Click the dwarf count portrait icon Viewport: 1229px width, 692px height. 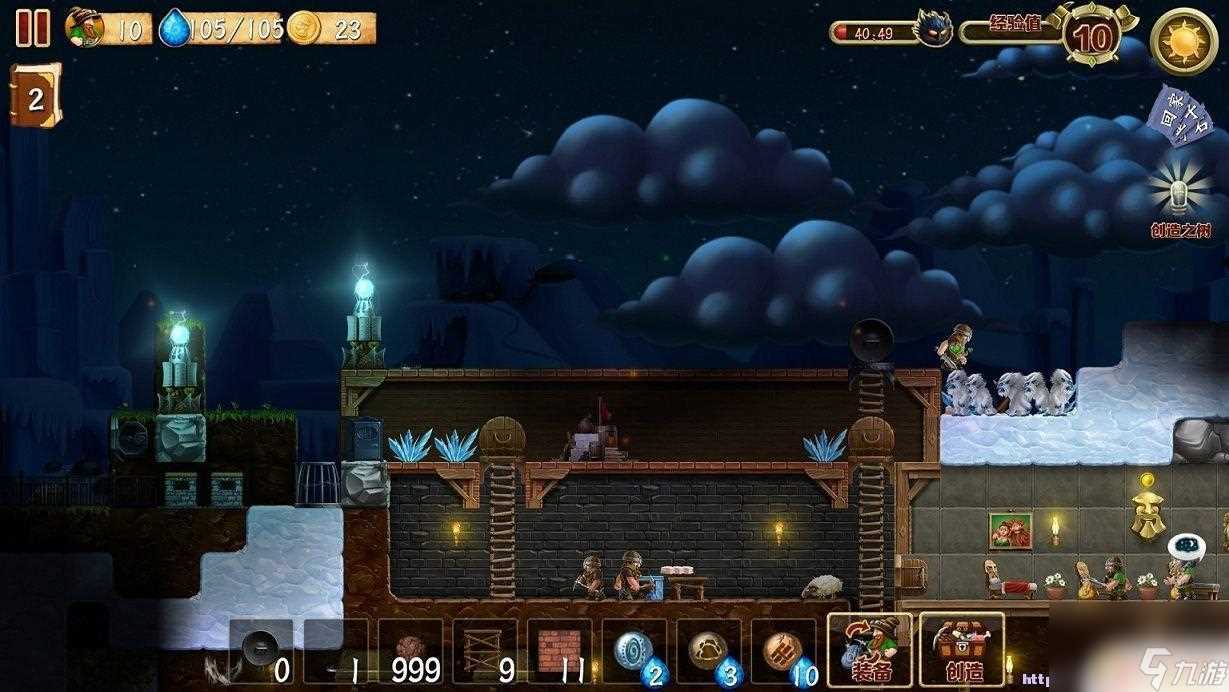point(84,27)
